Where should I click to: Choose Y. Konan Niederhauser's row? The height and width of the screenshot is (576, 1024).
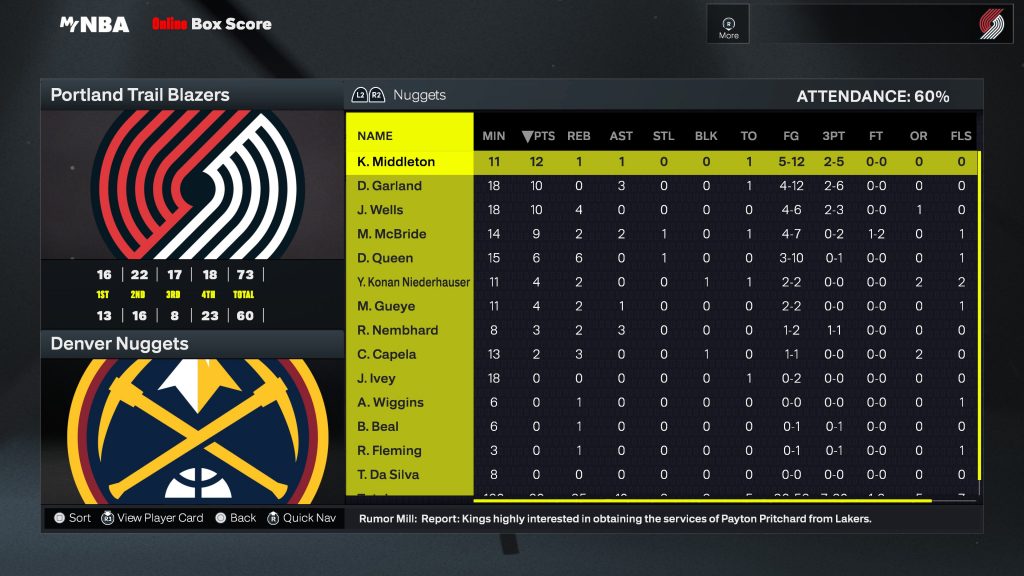coord(413,282)
